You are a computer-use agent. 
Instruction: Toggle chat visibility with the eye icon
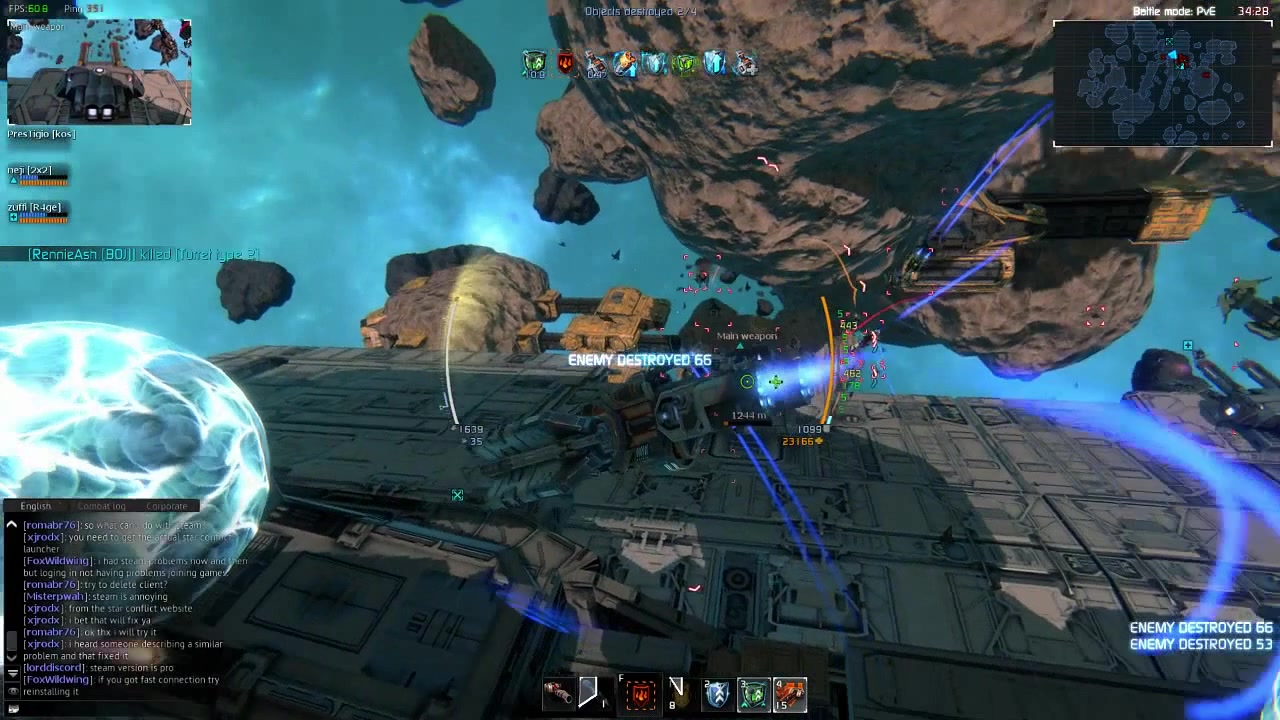(12, 691)
